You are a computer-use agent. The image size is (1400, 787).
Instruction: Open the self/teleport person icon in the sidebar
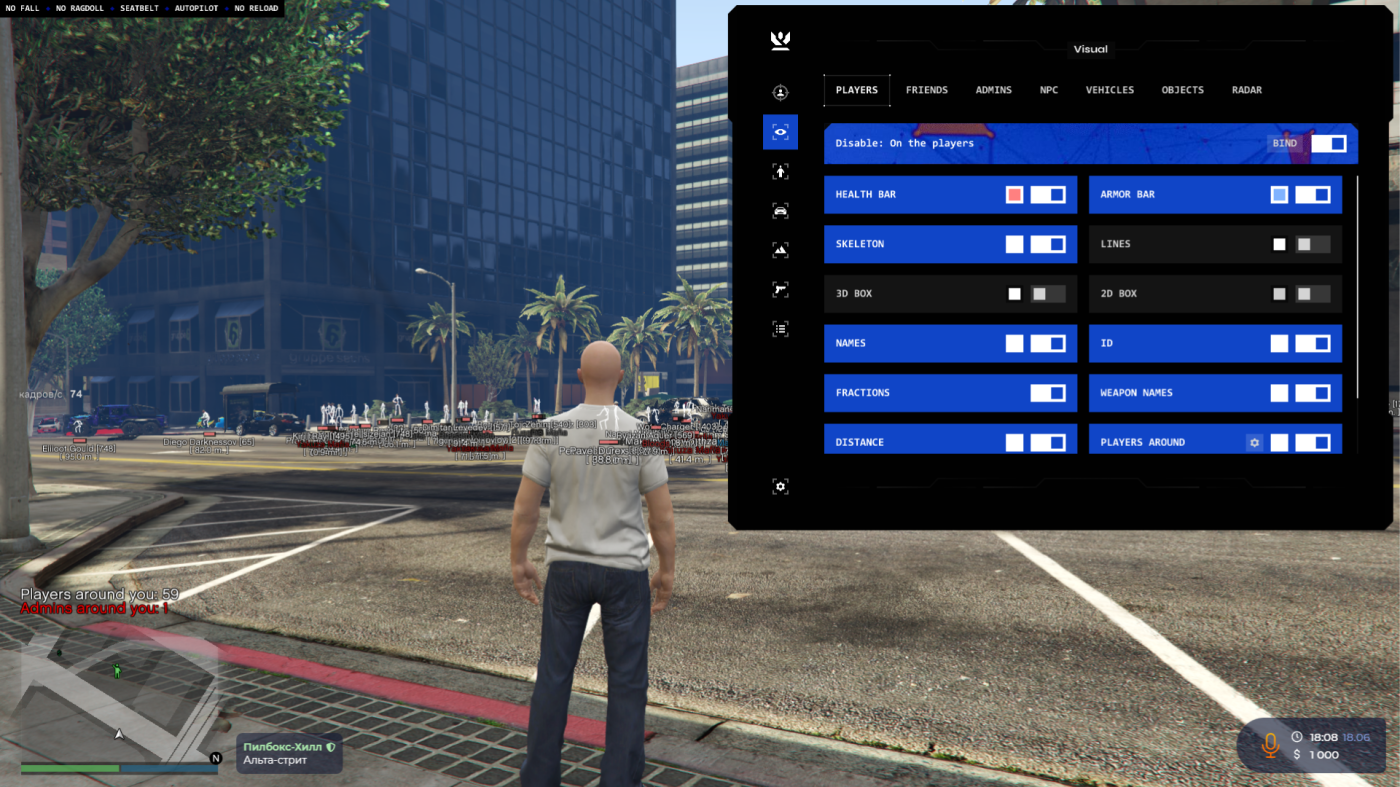click(780, 170)
